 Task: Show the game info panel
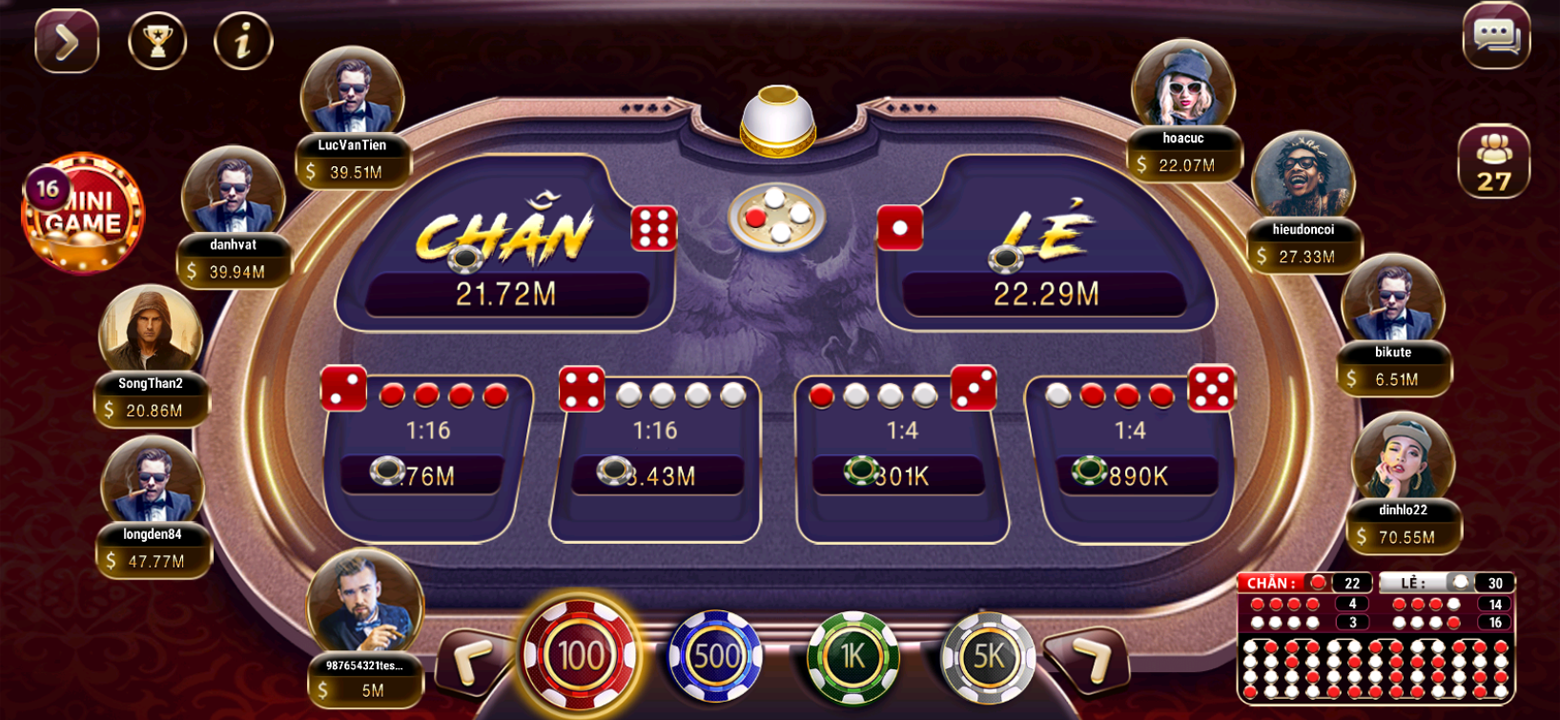(x=243, y=41)
